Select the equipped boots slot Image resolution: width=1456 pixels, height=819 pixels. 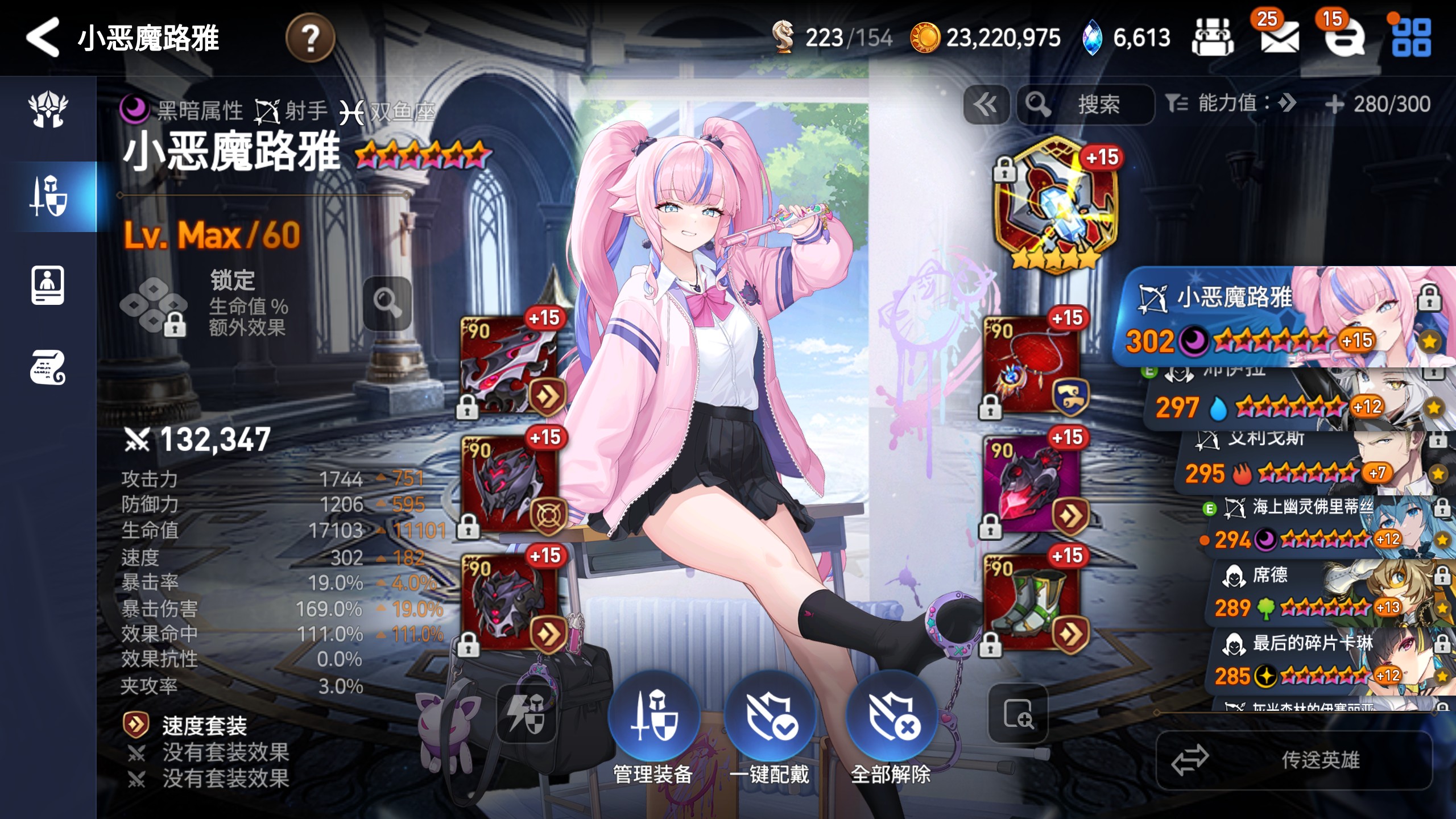pos(1032,603)
